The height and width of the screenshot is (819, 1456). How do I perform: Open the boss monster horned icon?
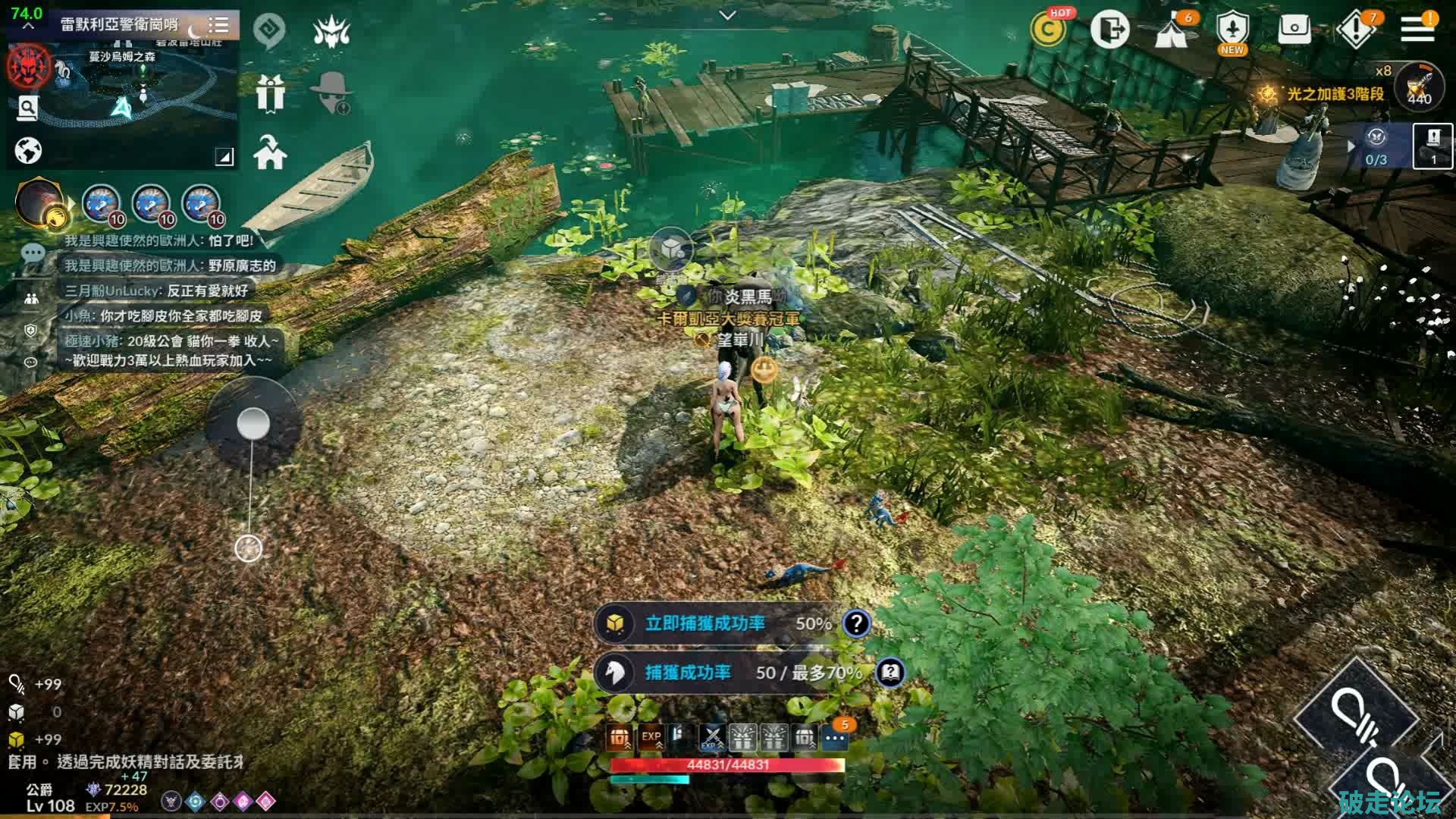(331, 32)
